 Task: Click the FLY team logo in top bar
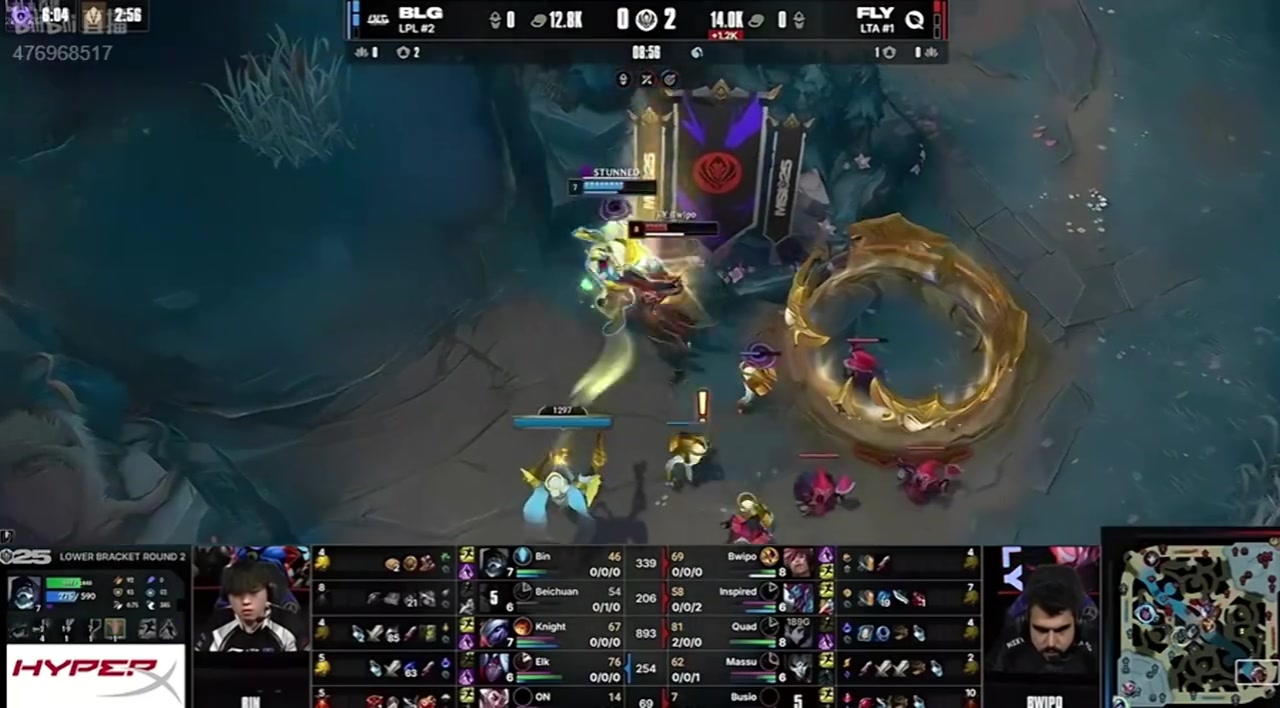(914, 18)
